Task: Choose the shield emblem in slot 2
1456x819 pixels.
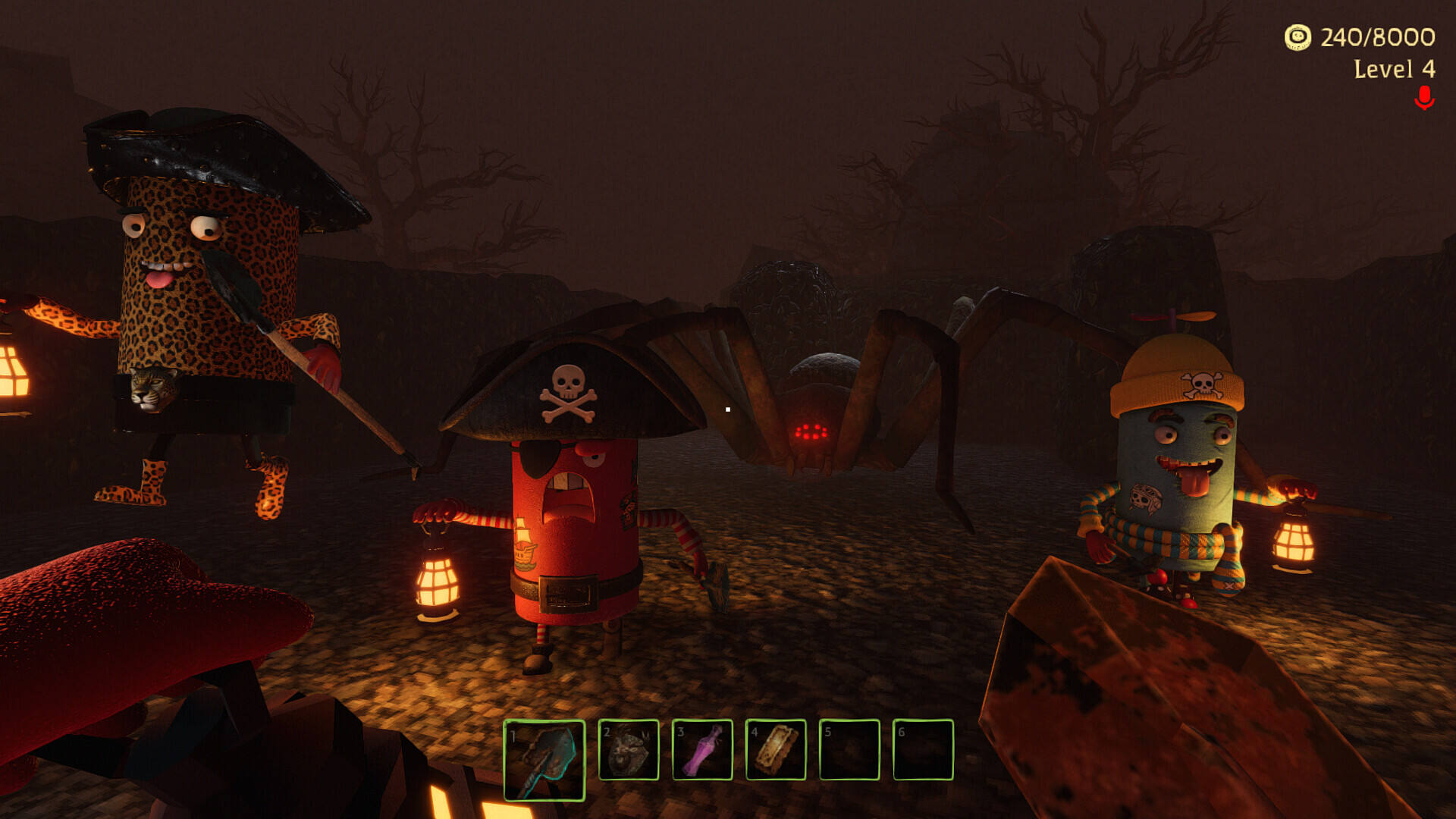Action: click(x=629, y=750)
